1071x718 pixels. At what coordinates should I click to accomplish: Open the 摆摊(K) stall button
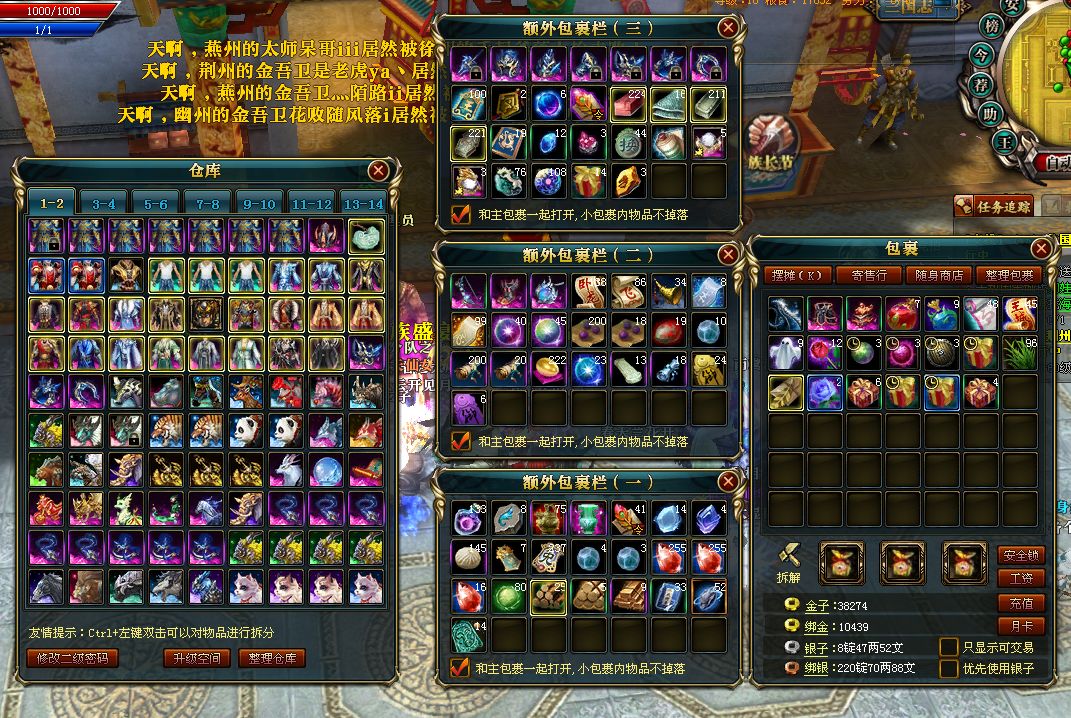point(798,275)
